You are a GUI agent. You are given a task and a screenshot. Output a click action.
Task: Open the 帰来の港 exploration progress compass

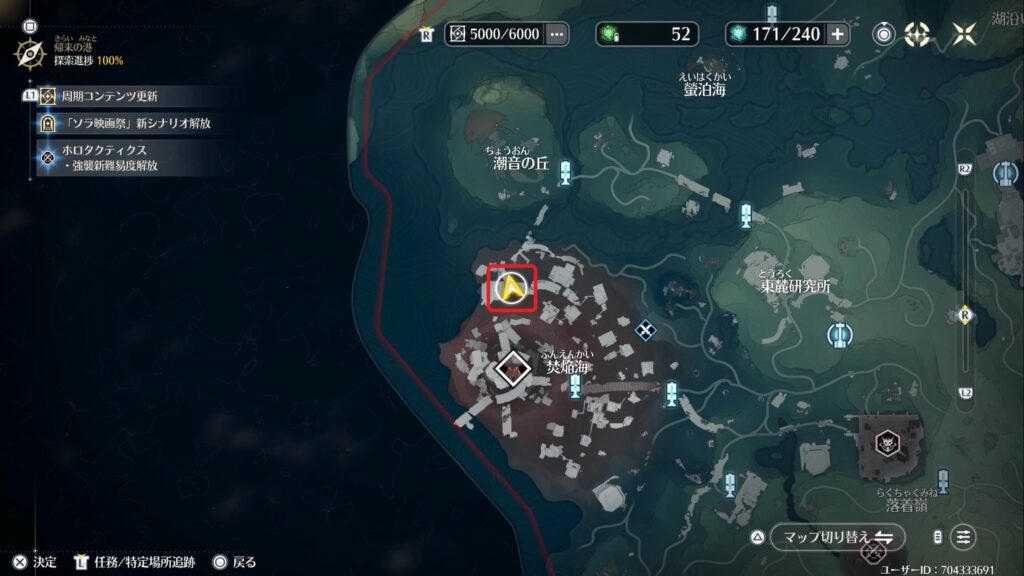pos(31,52)
